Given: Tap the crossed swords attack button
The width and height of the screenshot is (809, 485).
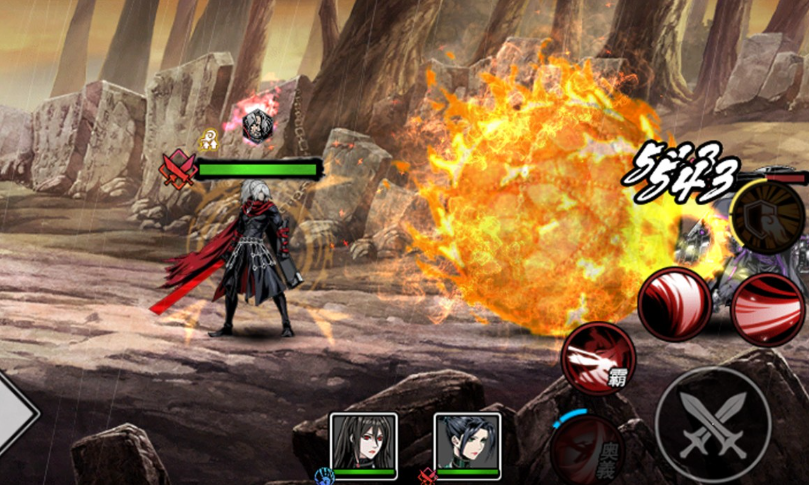Looking at the screenshot, I should pyautogui.click(x=713, y=425).
